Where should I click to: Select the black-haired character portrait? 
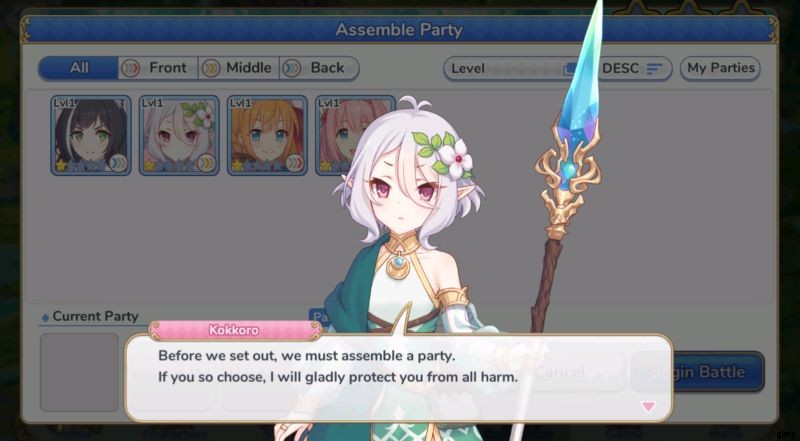tap(91, 135)
